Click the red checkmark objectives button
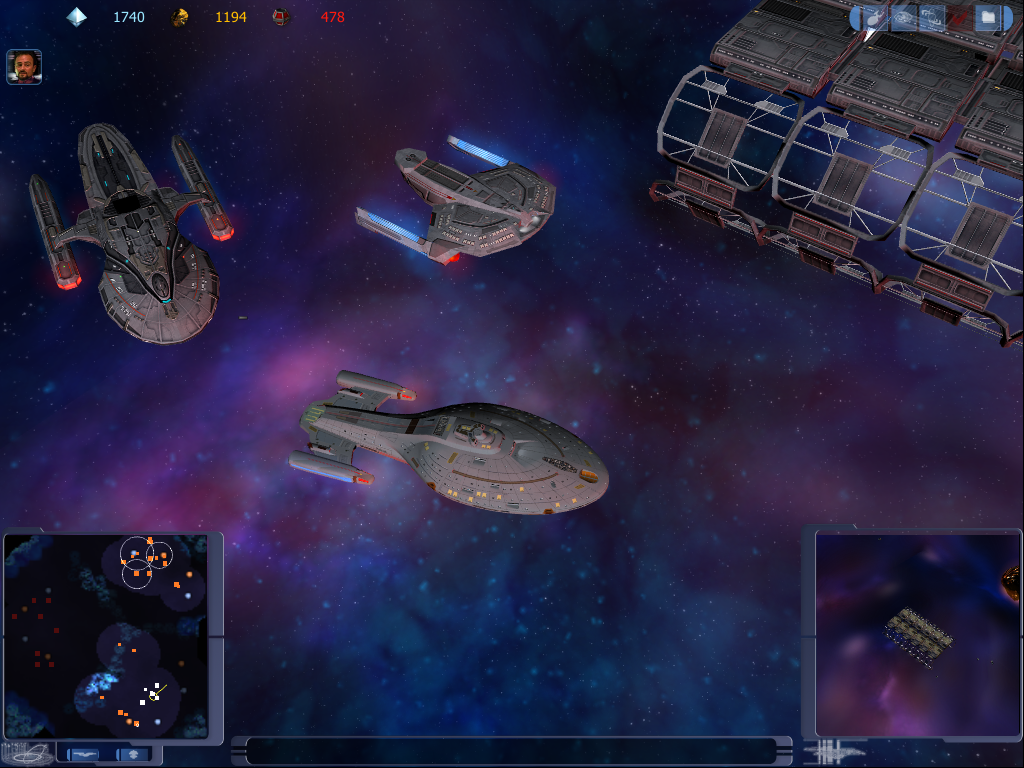 point(960,17)
